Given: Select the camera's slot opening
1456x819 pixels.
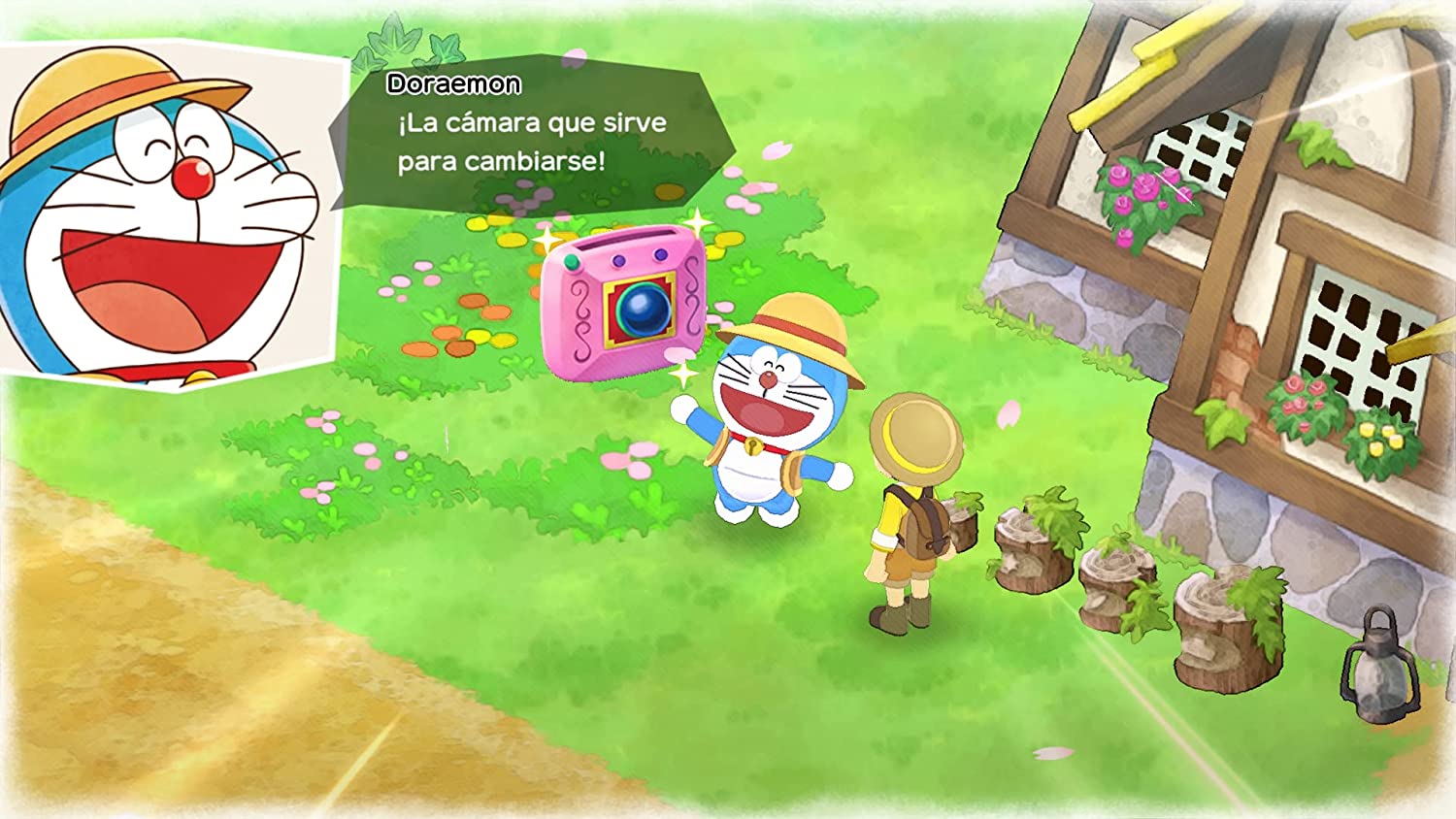Looking at the screenshot, I should point(625,238).
